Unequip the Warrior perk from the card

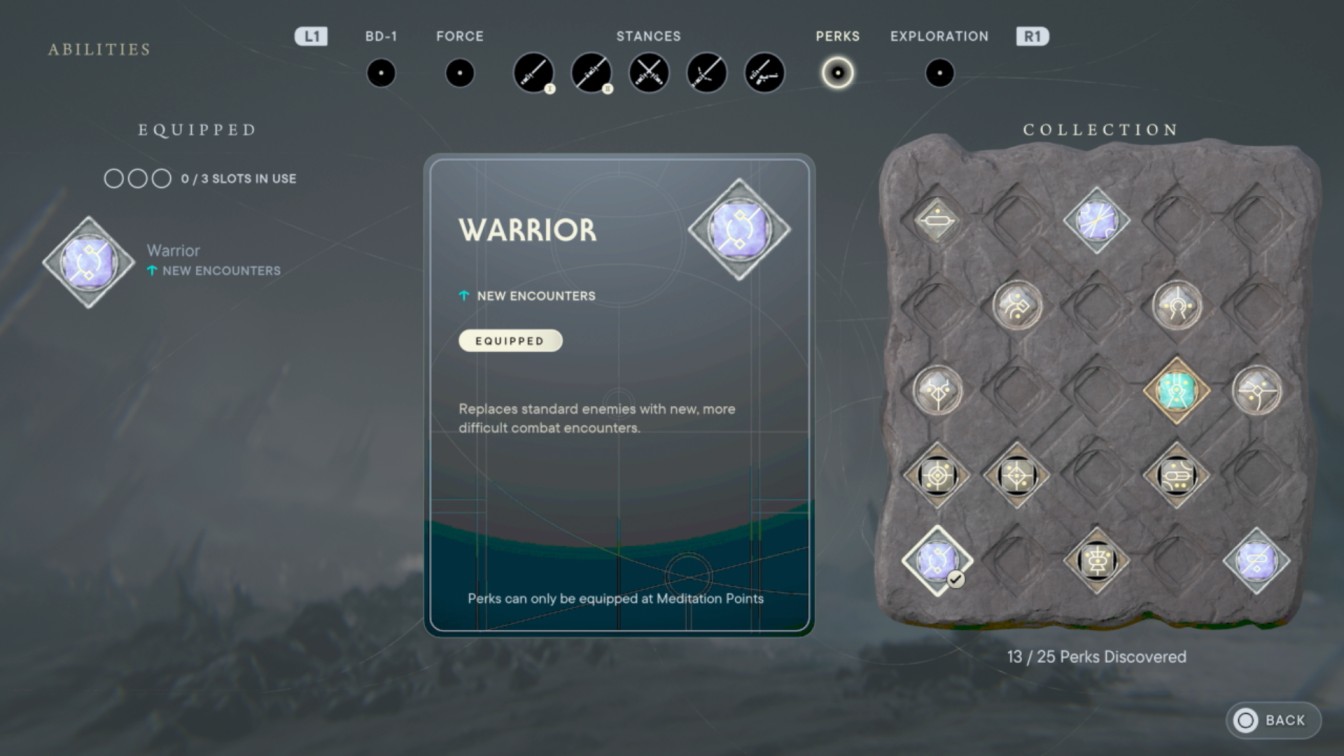(510, 340)
